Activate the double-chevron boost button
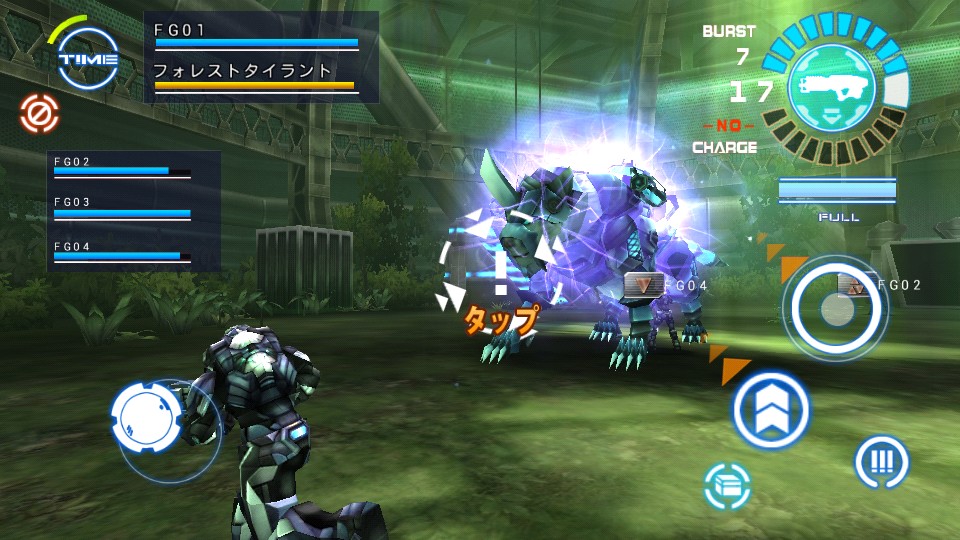 tap(771, 410)
